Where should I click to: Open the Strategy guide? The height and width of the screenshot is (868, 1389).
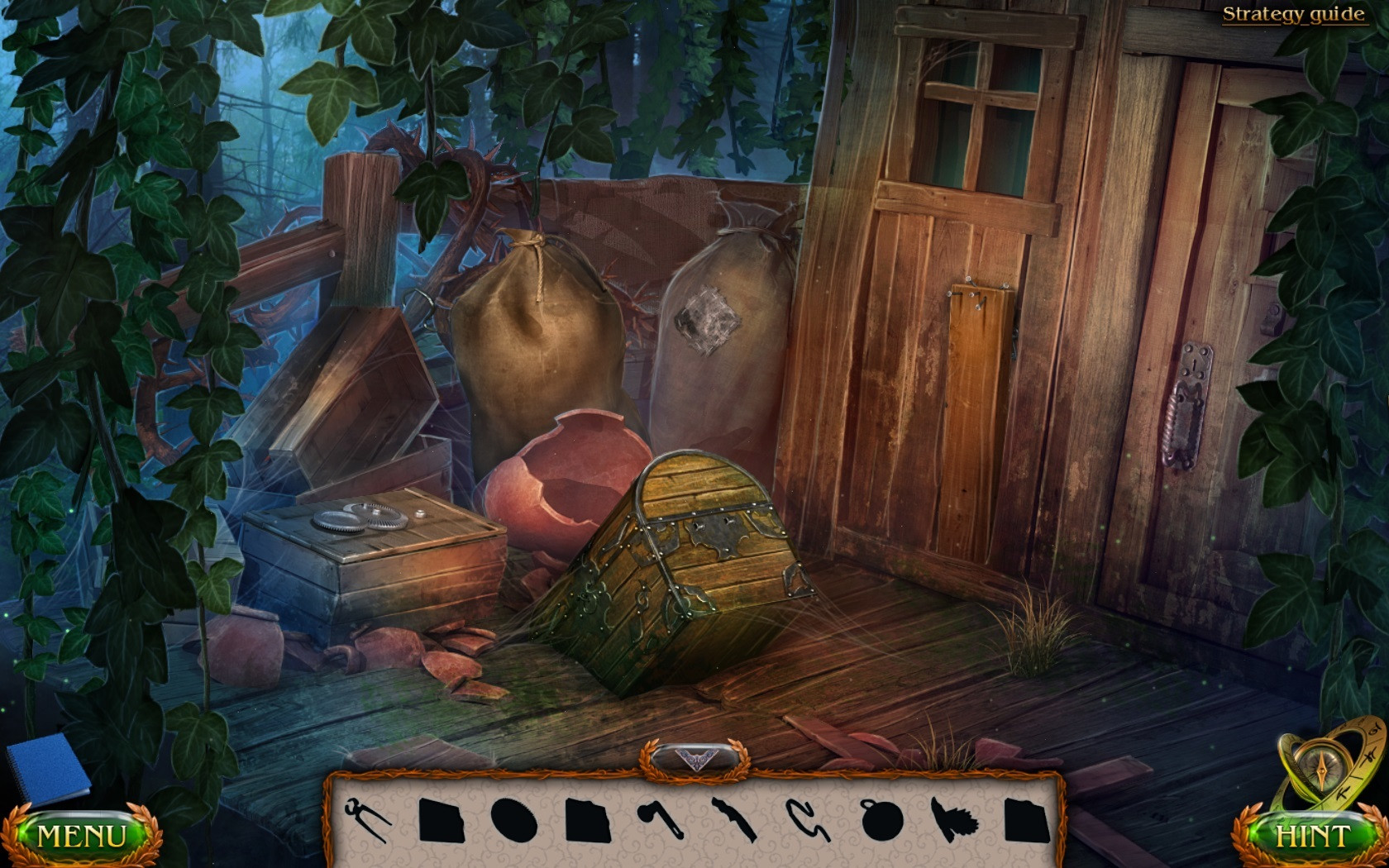(1292, 13)
